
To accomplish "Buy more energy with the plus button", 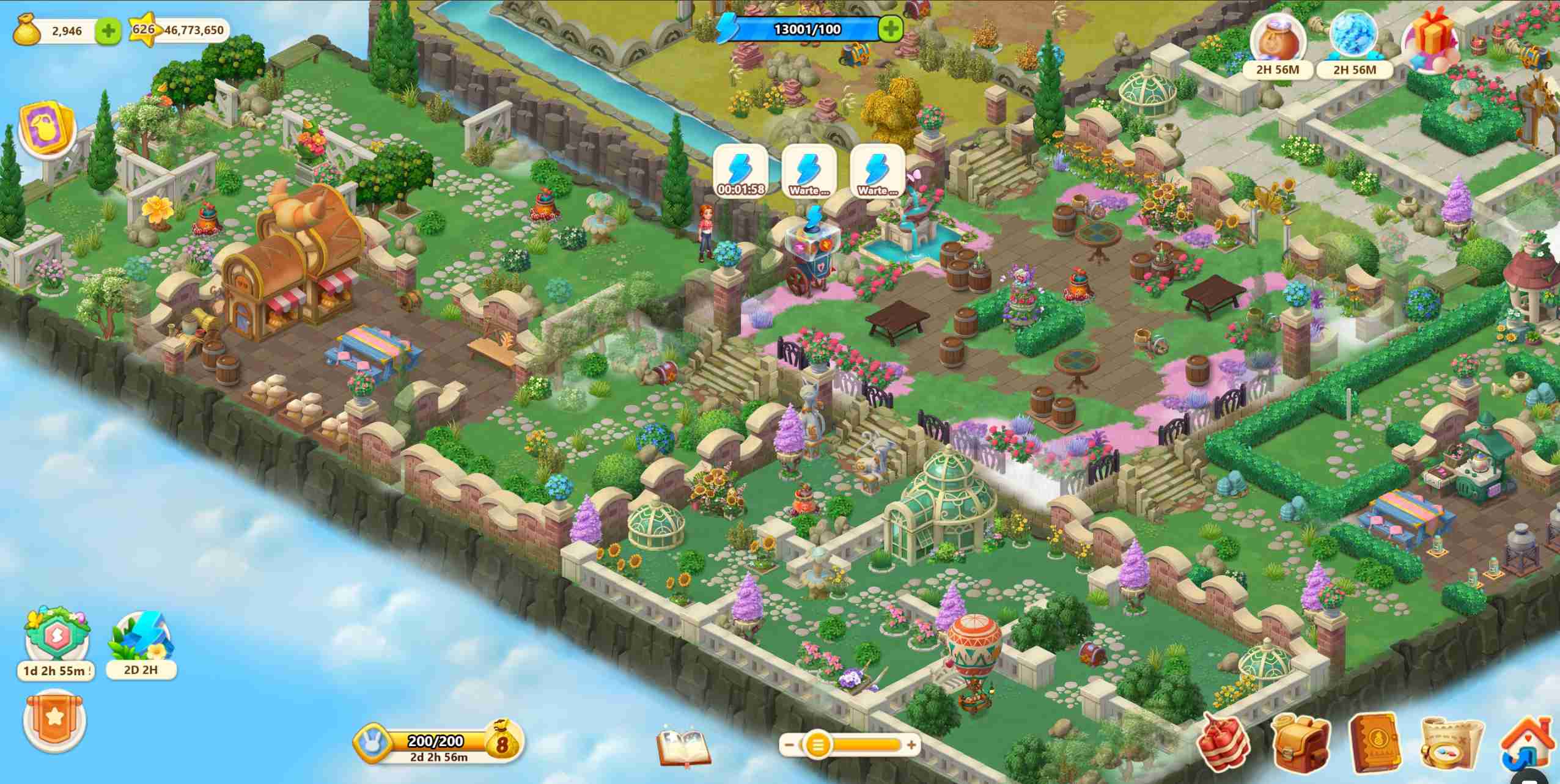I will pyautogui.click(x=891, y=29).
